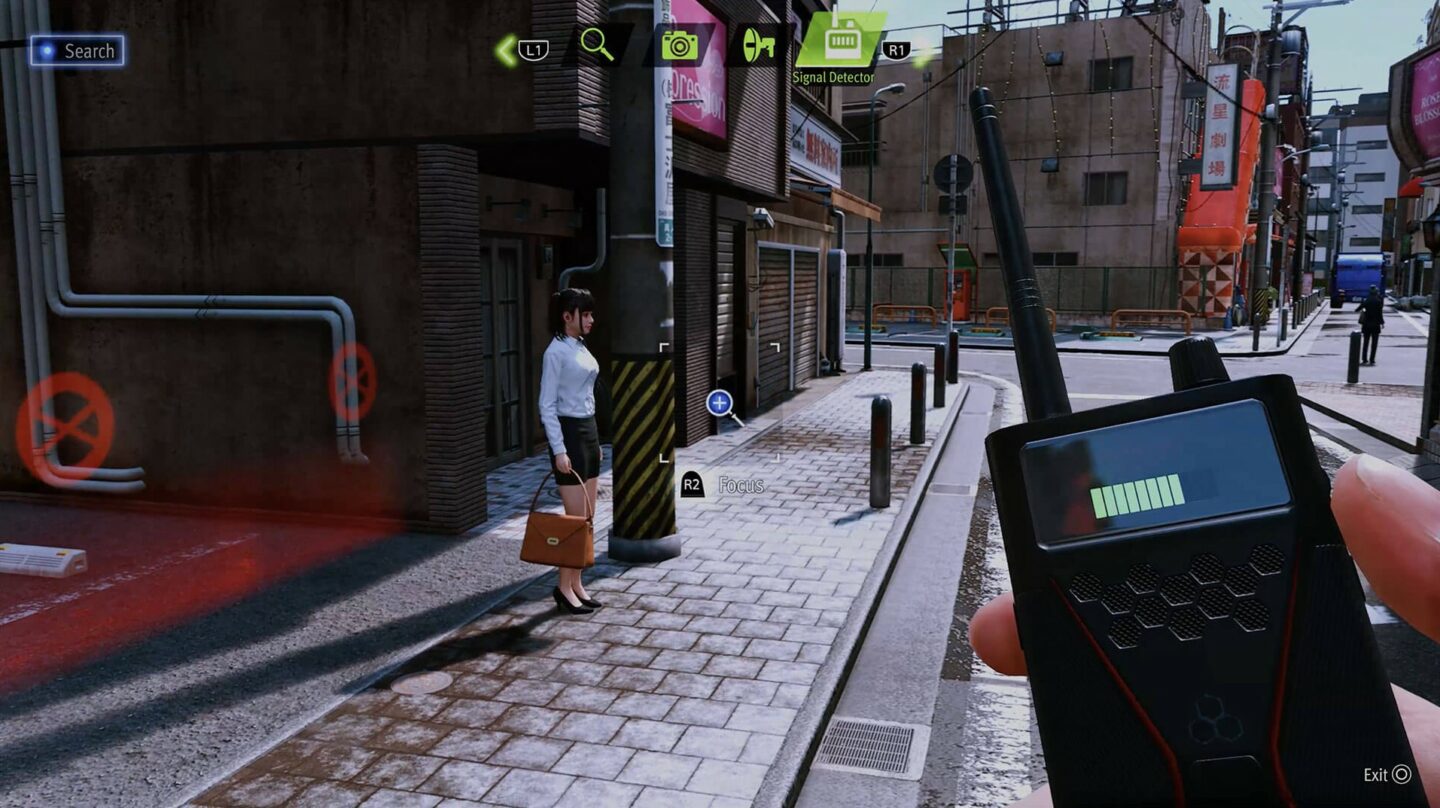Click the hexagon logo on the detector device
The image size is (1440, 808).
(x=1214, y=718)
